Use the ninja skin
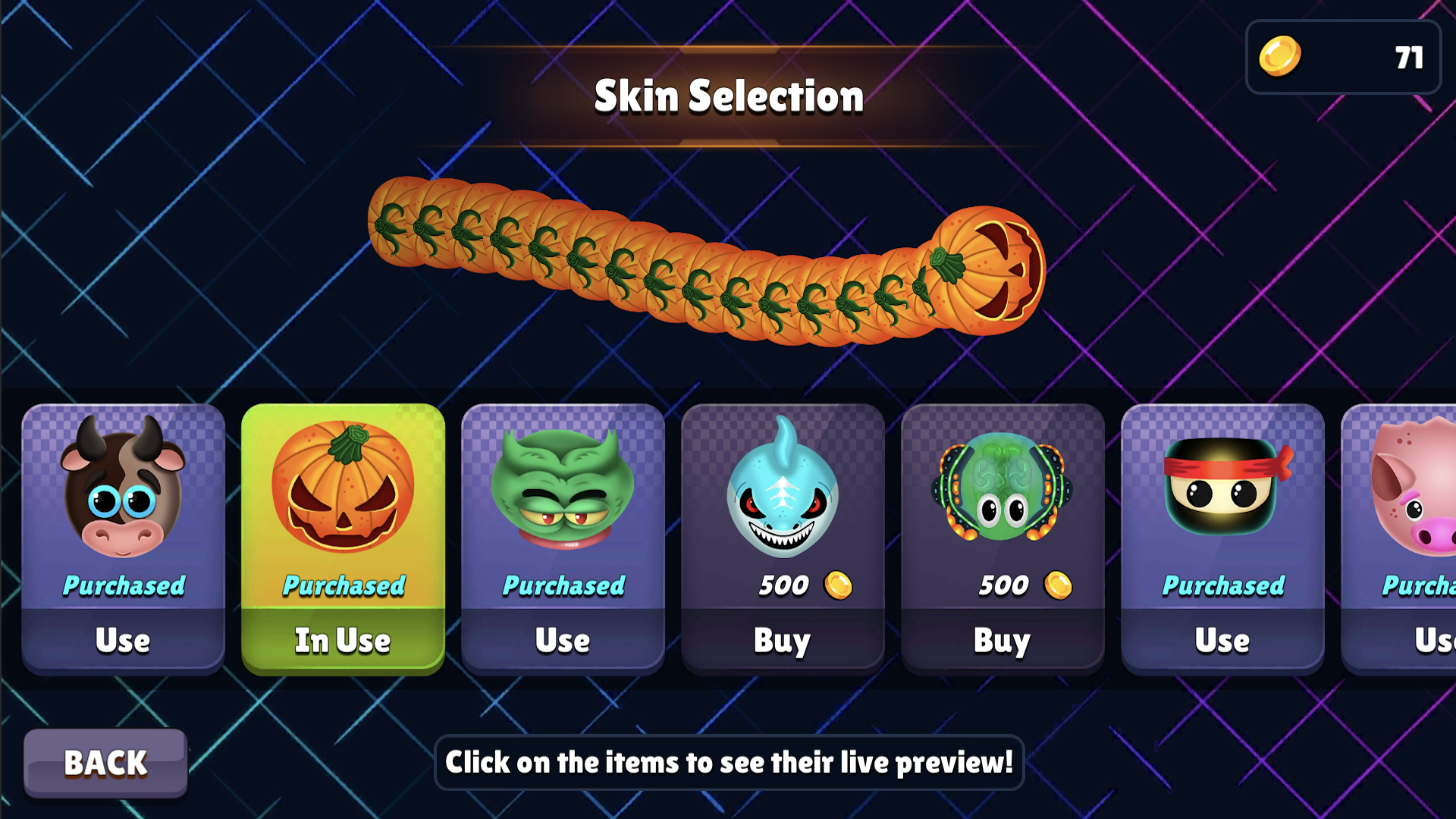The height and width of the screenshot is (819, 1456). [x=1222, y=641]
